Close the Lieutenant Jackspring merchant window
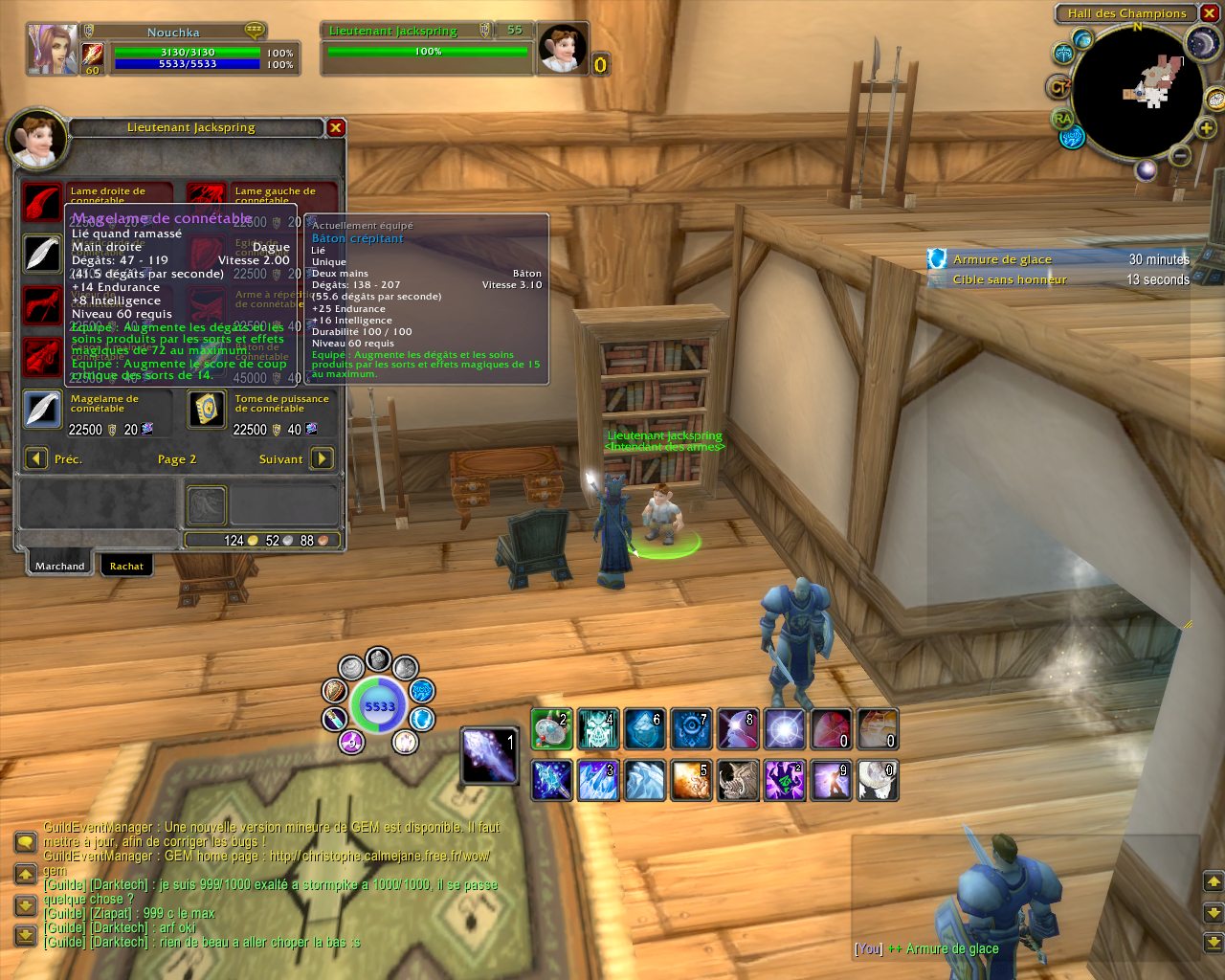This screenshot has height=980, width=1225. [x=335, y=127]
